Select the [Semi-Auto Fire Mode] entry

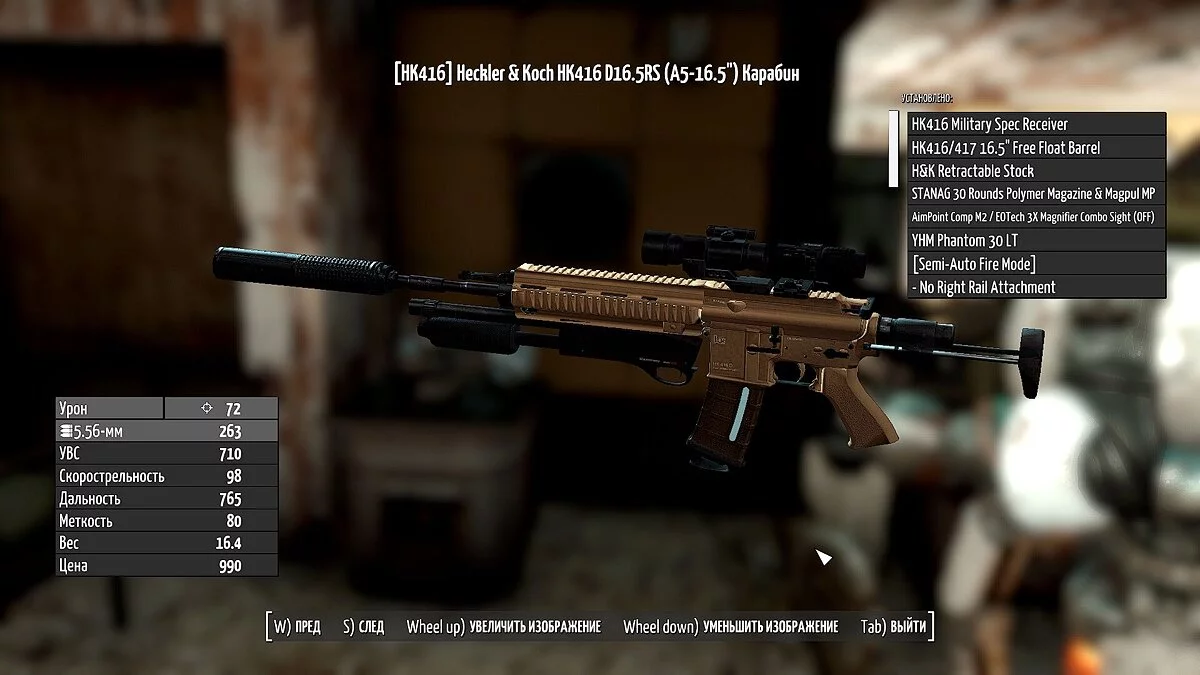click(1036, 264)
